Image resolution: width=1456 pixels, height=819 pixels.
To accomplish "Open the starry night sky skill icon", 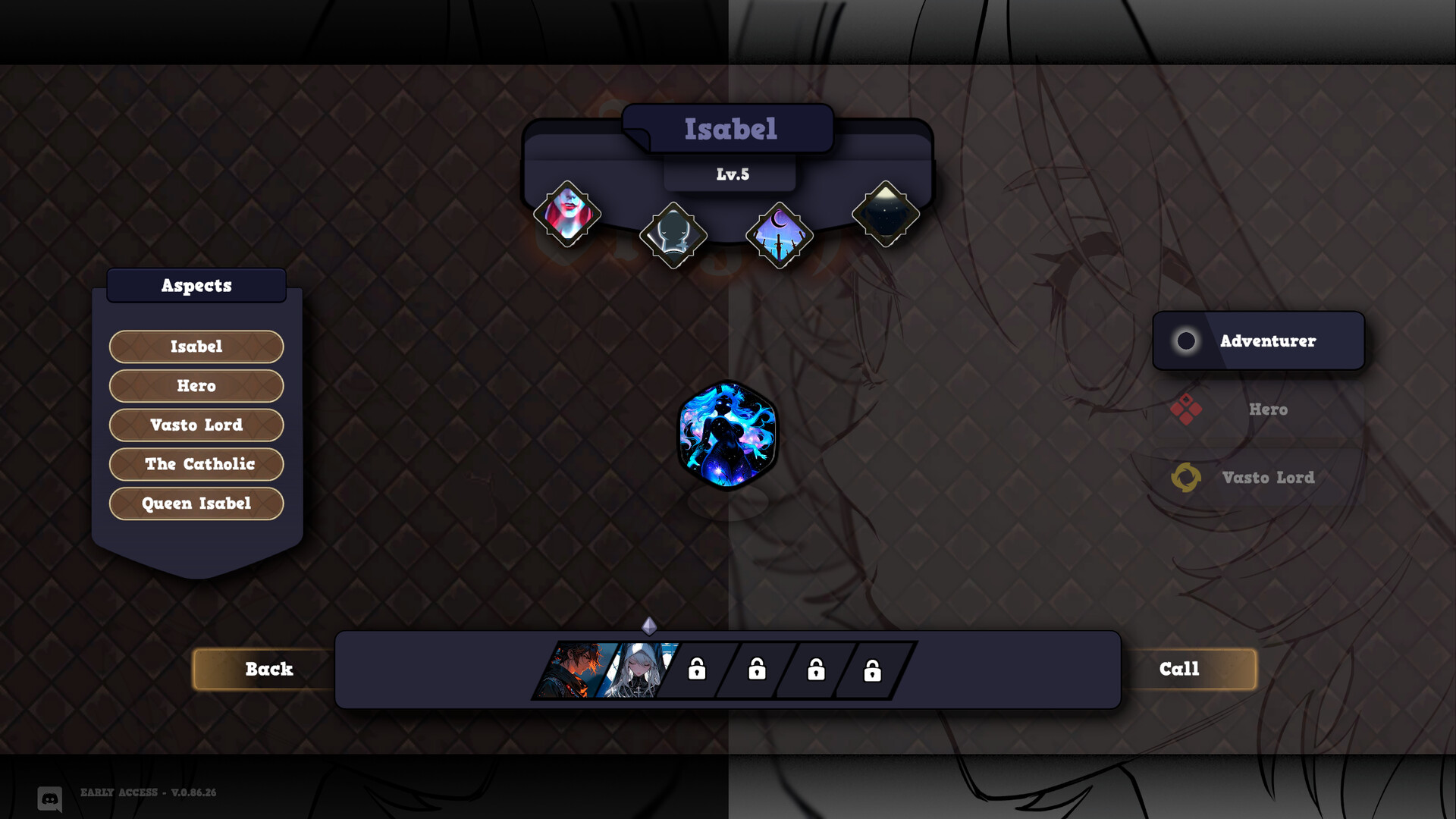I will click(x=884, y=215).
